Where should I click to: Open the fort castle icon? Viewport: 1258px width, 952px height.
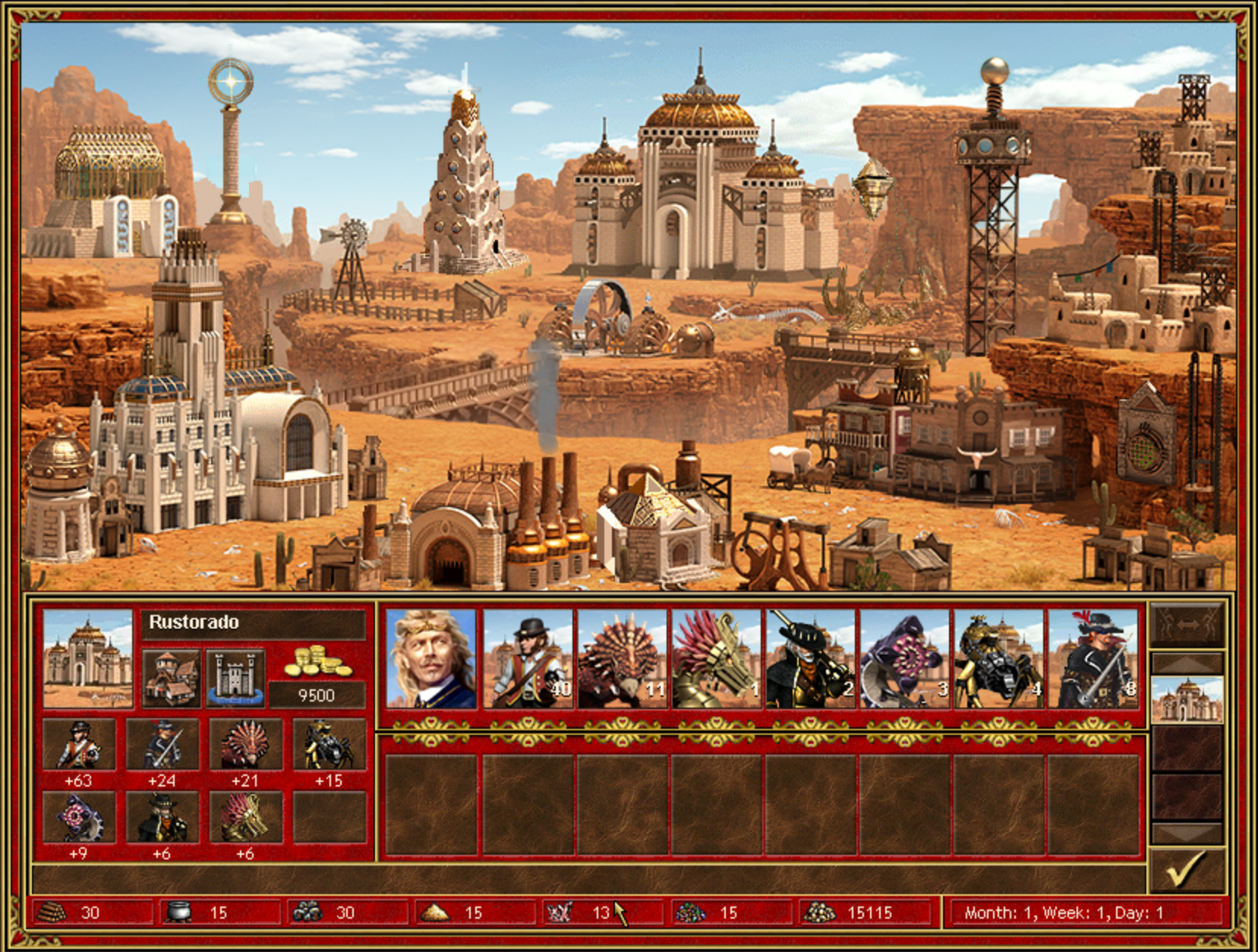click(x=235, y=677)
